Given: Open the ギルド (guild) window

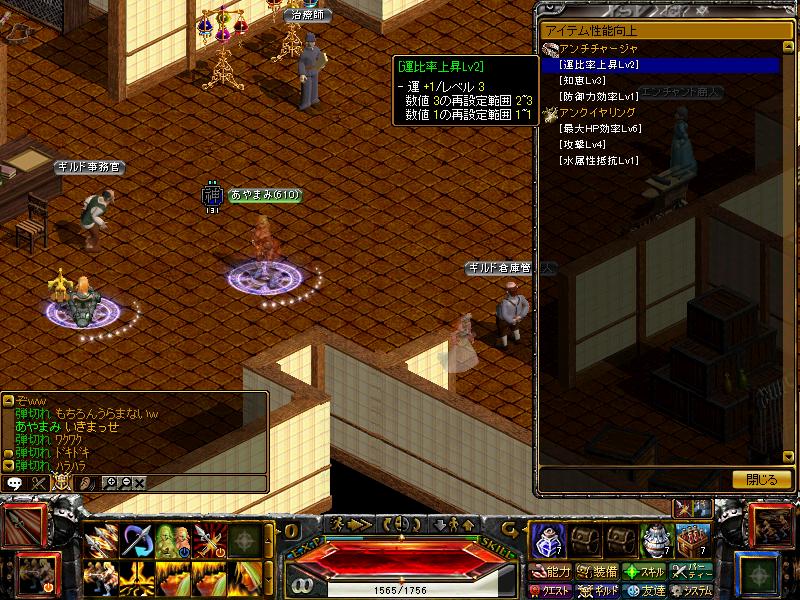Looking at the screenshot, I should coord(599,590).
